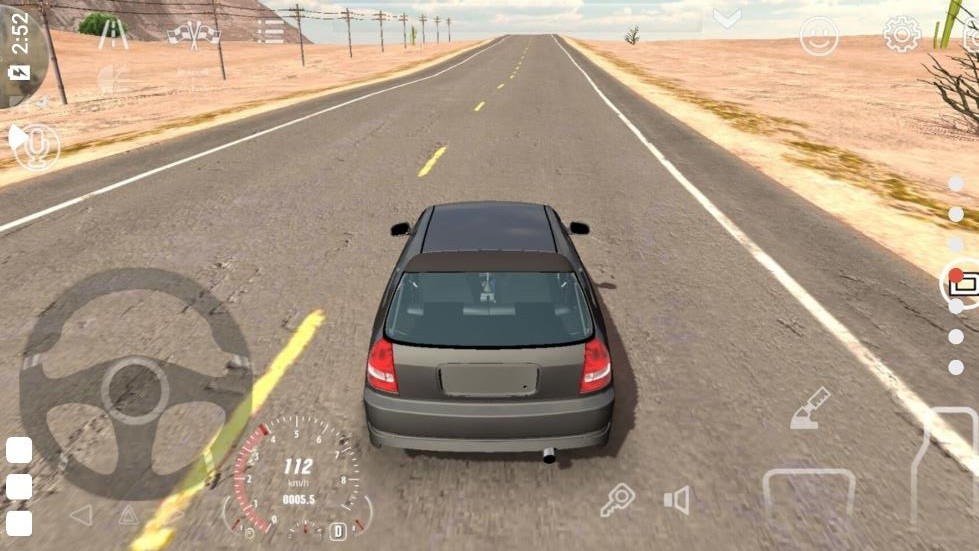Expand the top dropdown chevron

pos(727,18)
